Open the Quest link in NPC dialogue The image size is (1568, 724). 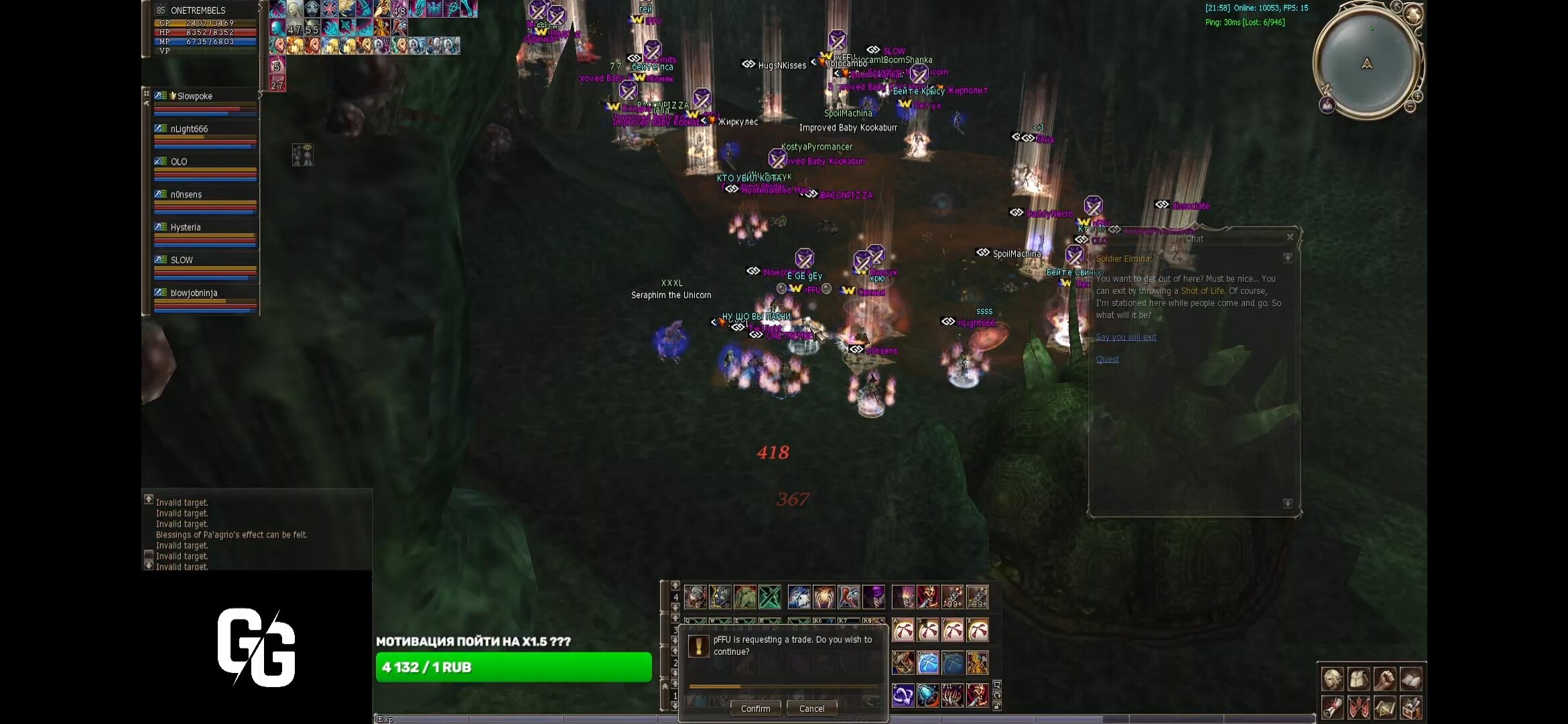[1107, 359]
